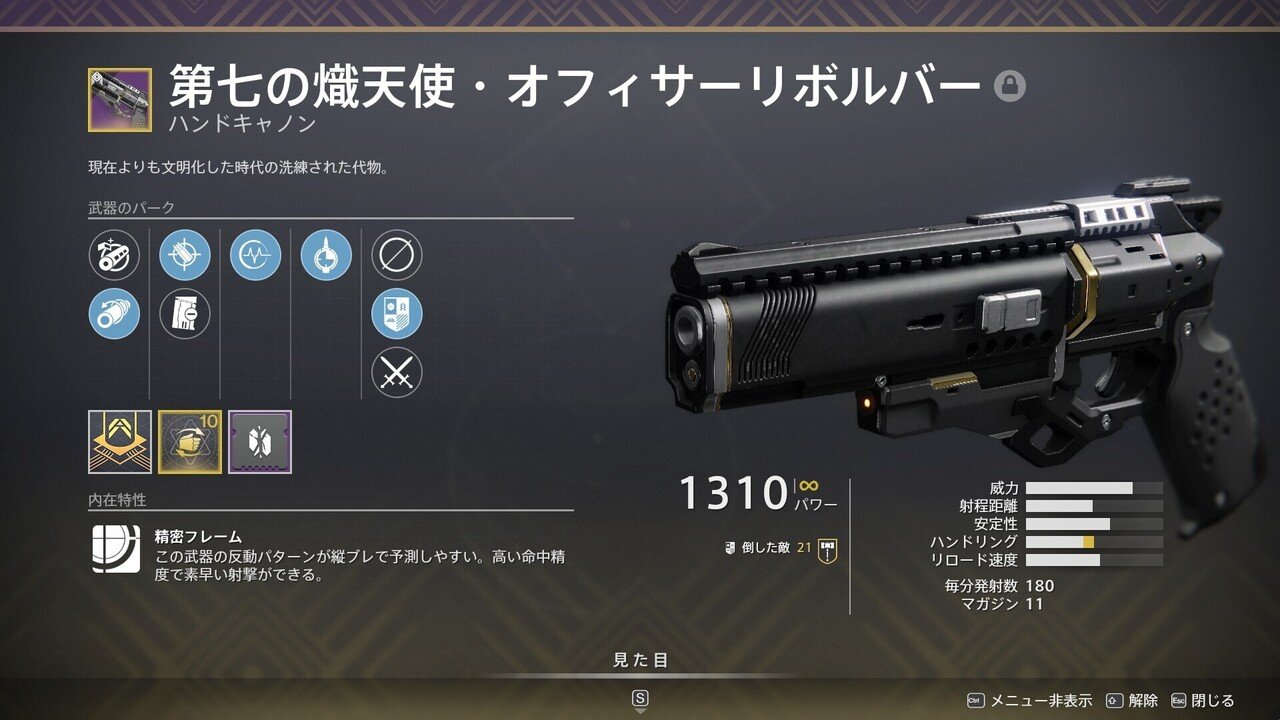Click the empty circle-slash ornament slot
1280x720 pixels.
point(396,255)
